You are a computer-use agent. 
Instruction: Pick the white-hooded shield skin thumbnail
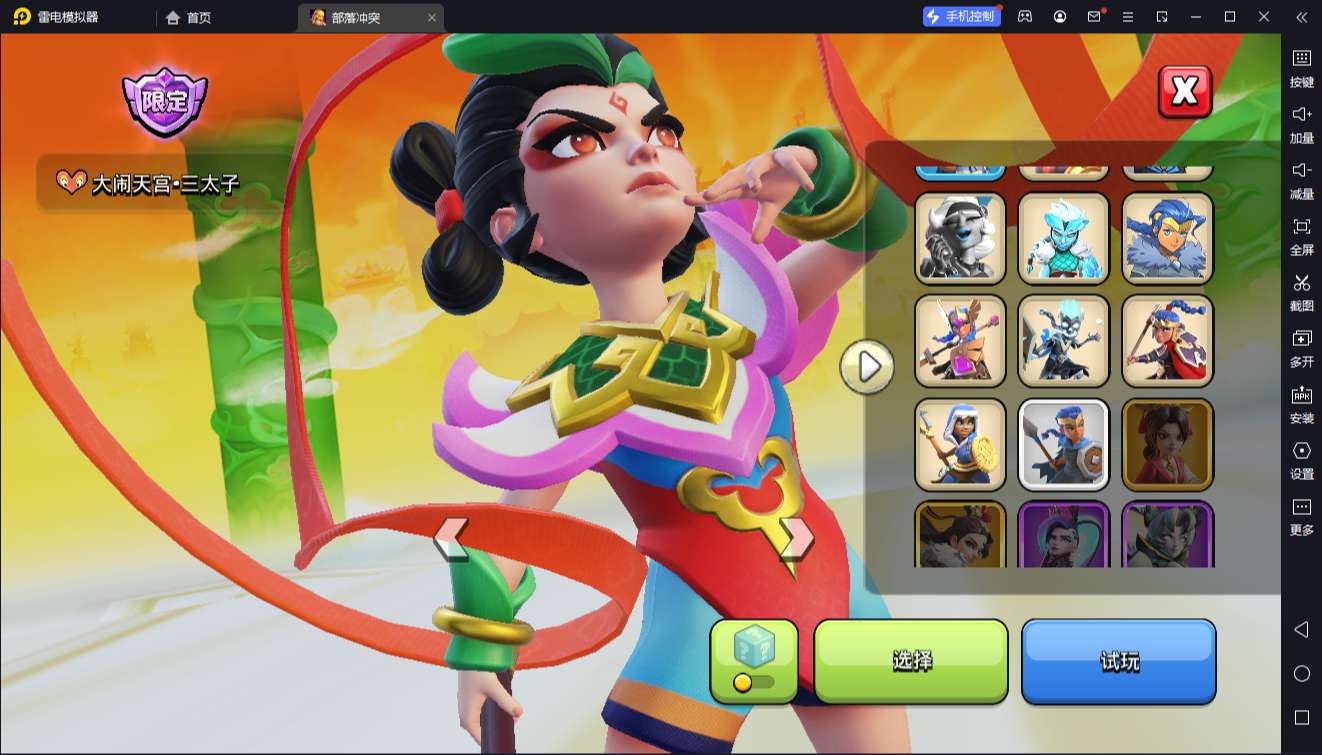click(x=960, y=444)
